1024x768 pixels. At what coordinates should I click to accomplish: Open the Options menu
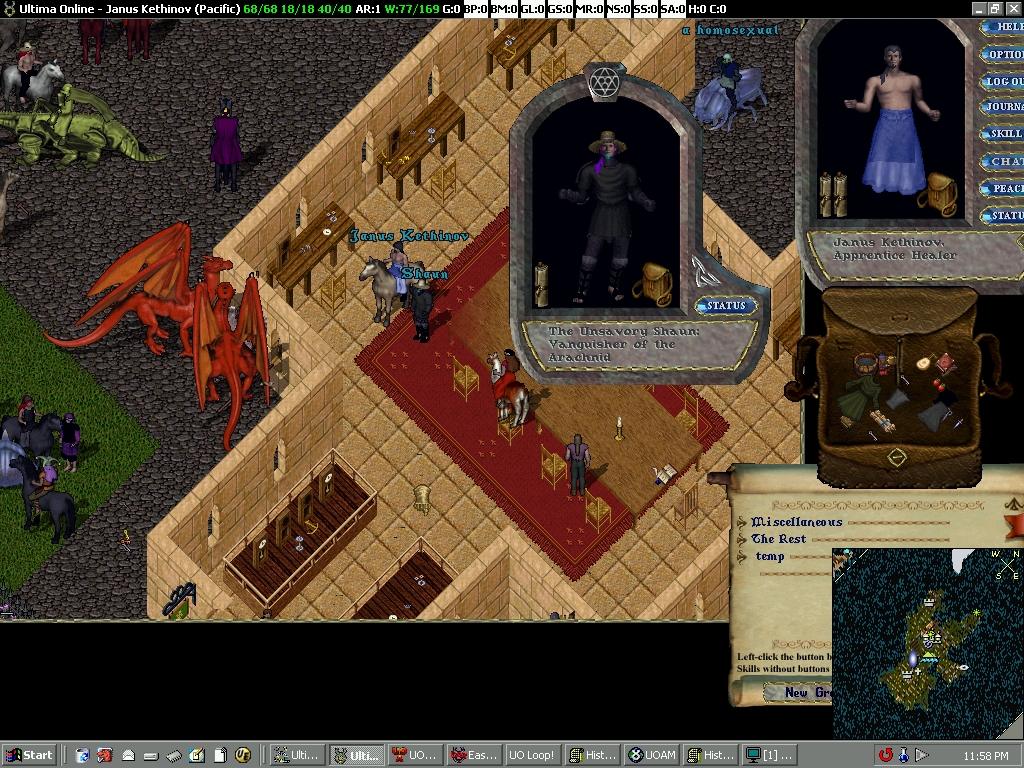click(x=1003, y=55)
